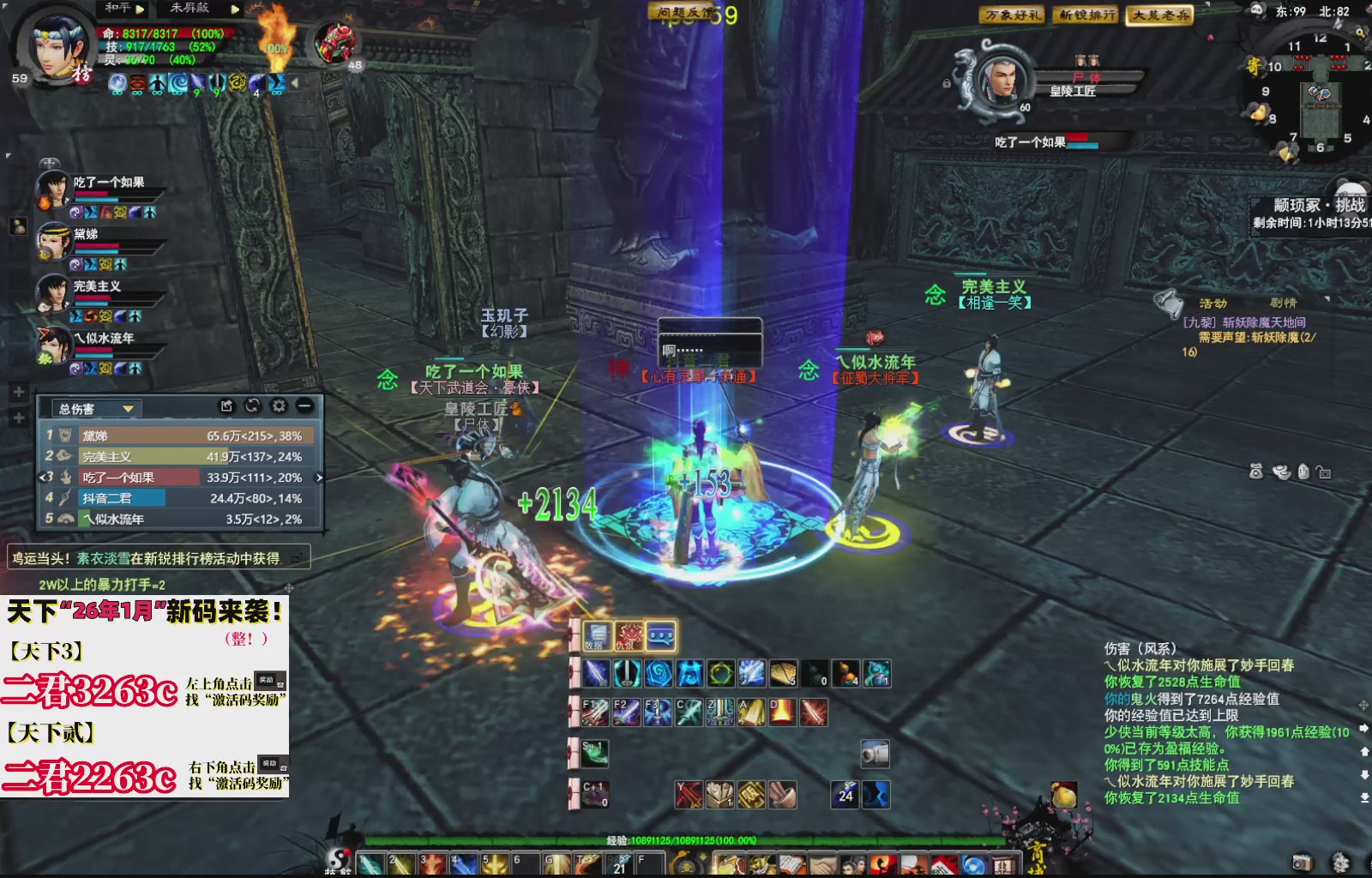Click the share icon on the damage meter
Screen dimensions: 1372x878
pos(226,406)
